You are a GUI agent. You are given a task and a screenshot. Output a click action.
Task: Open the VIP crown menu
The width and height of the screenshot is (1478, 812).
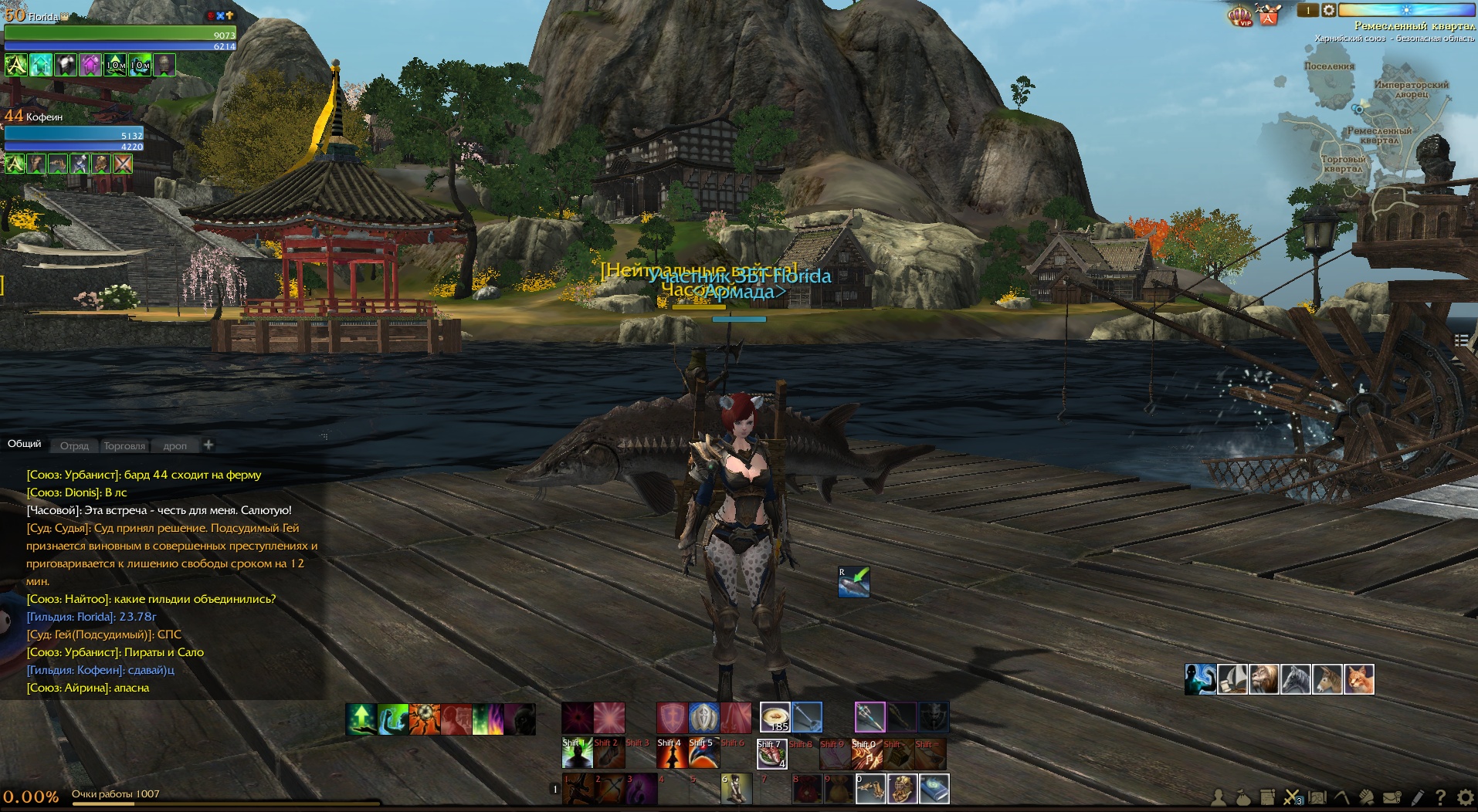pos(1239,15)
